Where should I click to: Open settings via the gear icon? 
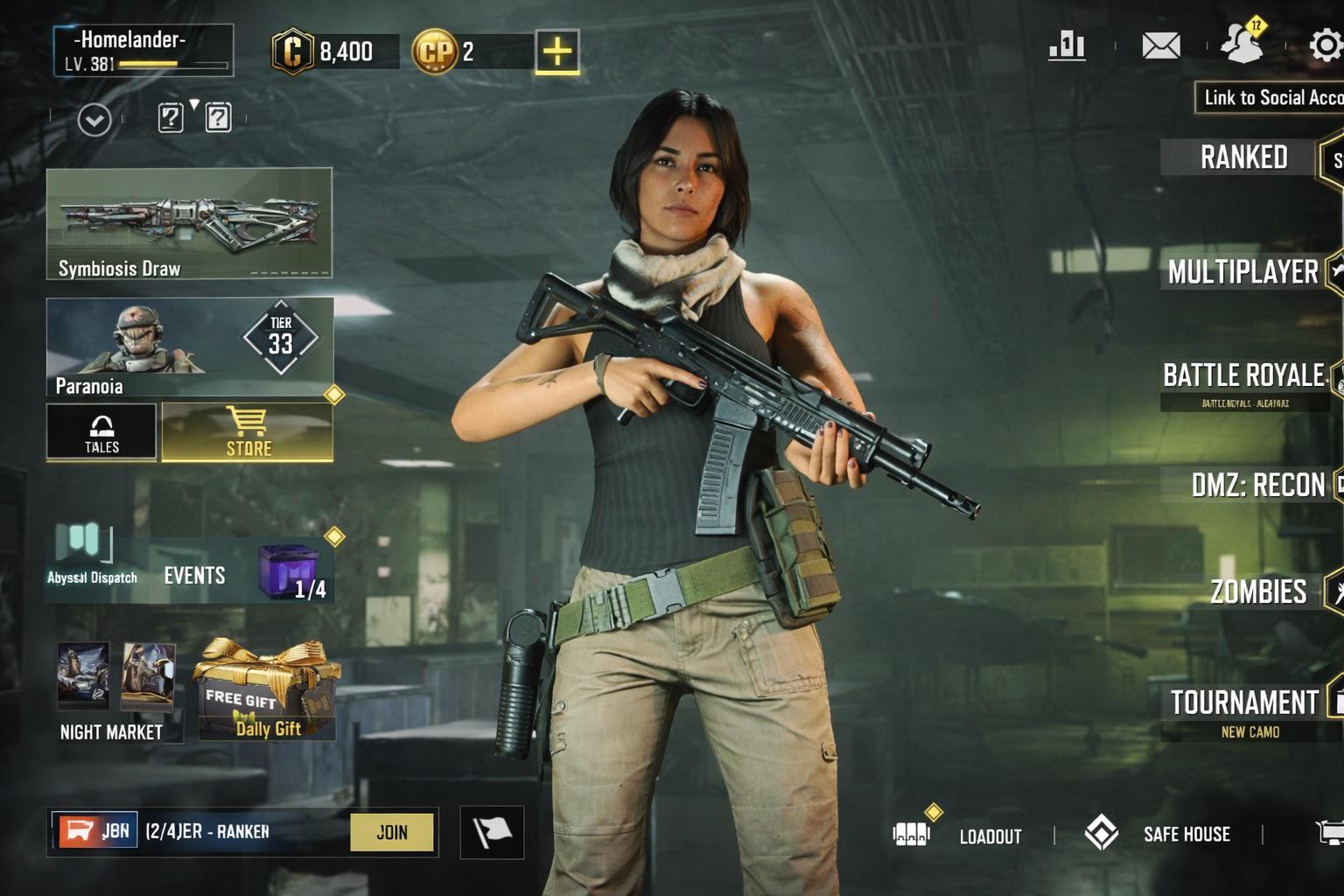[1326, 45]
